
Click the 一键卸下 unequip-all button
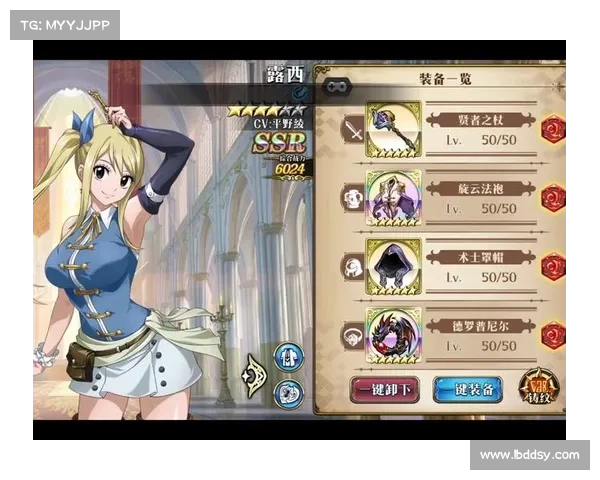[x=385, y=389]
